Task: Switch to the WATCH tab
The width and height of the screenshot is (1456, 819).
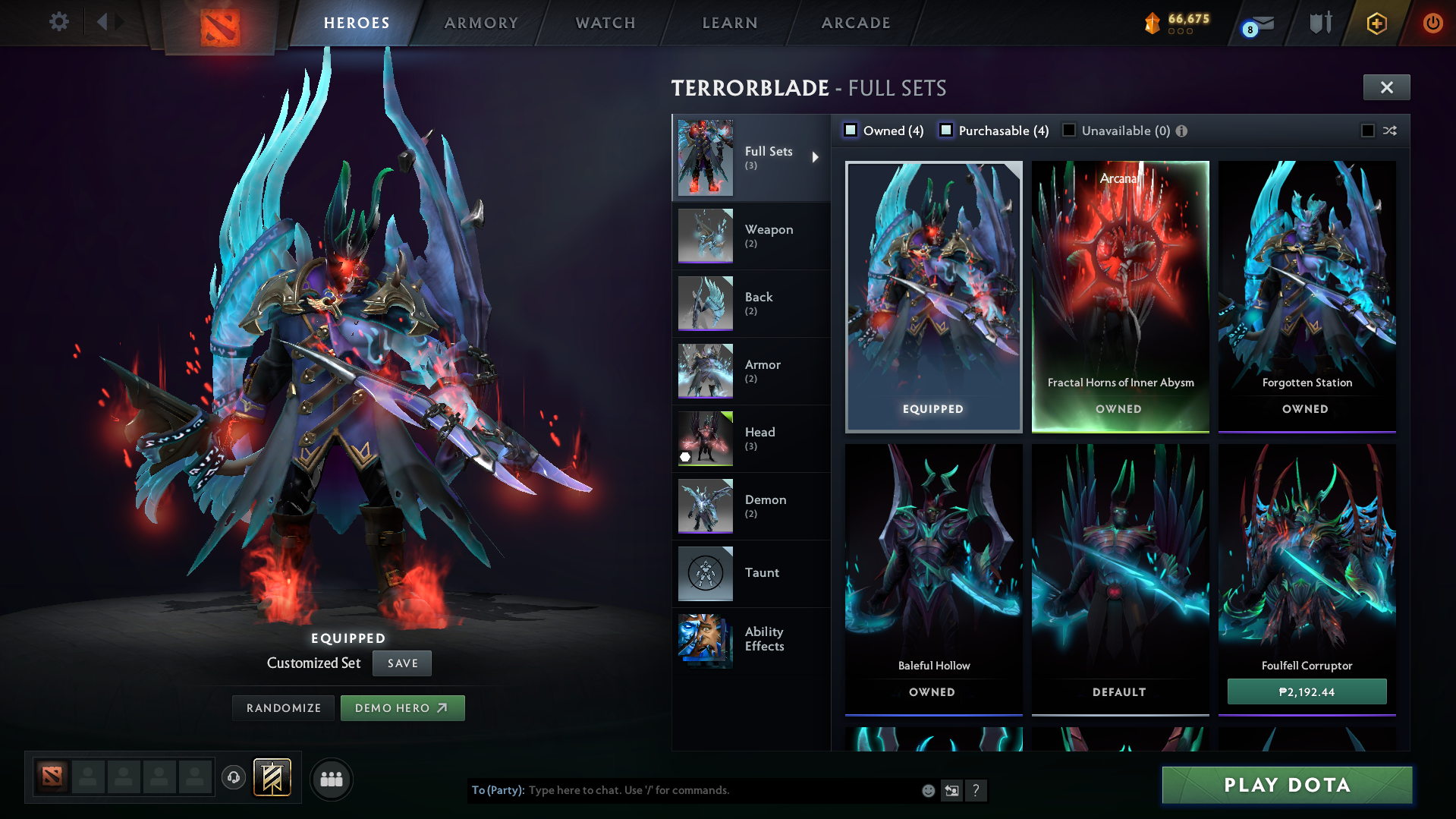Action: 605,23
